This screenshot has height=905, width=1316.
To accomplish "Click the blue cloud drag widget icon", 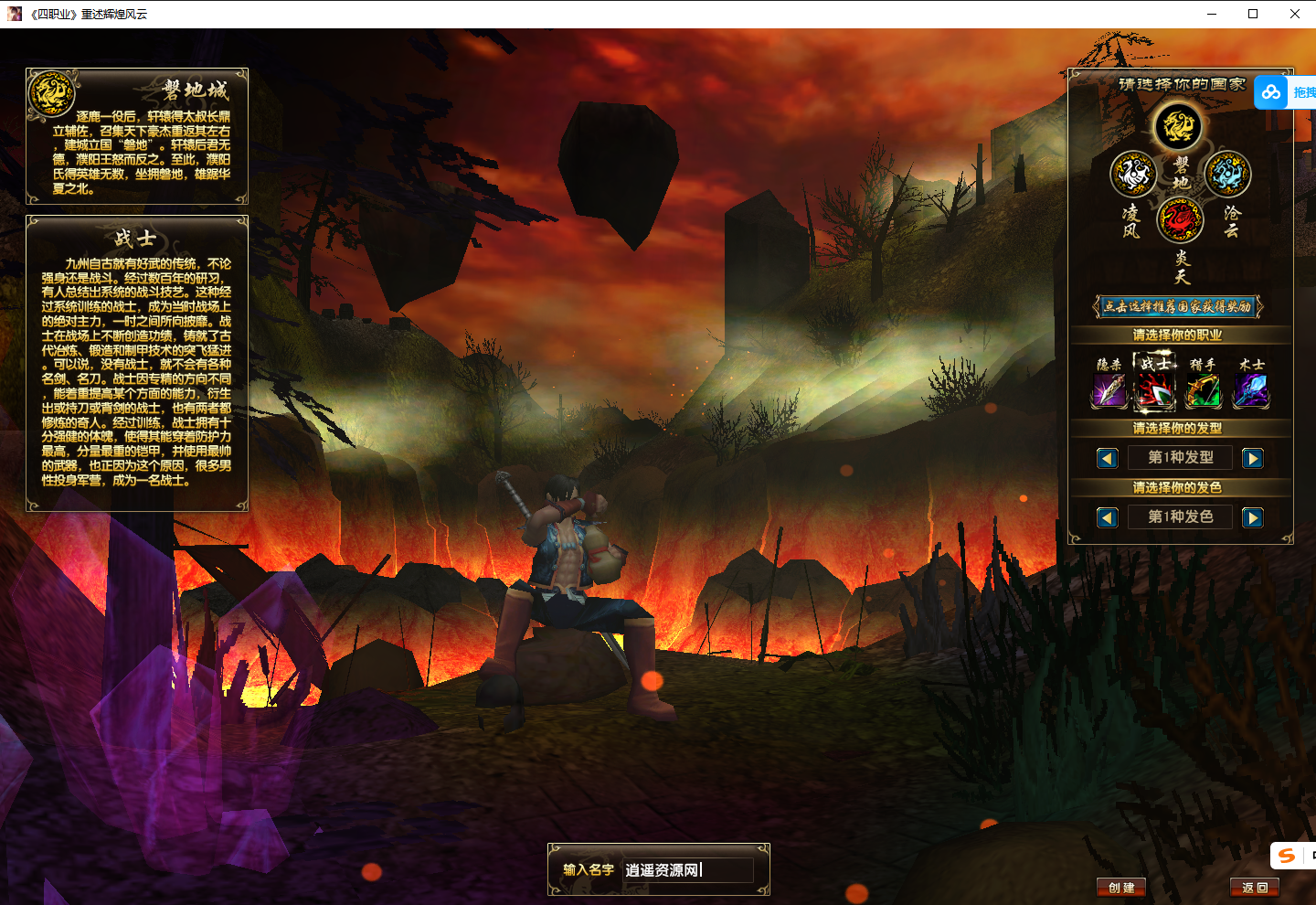I will pos(1271,92).
